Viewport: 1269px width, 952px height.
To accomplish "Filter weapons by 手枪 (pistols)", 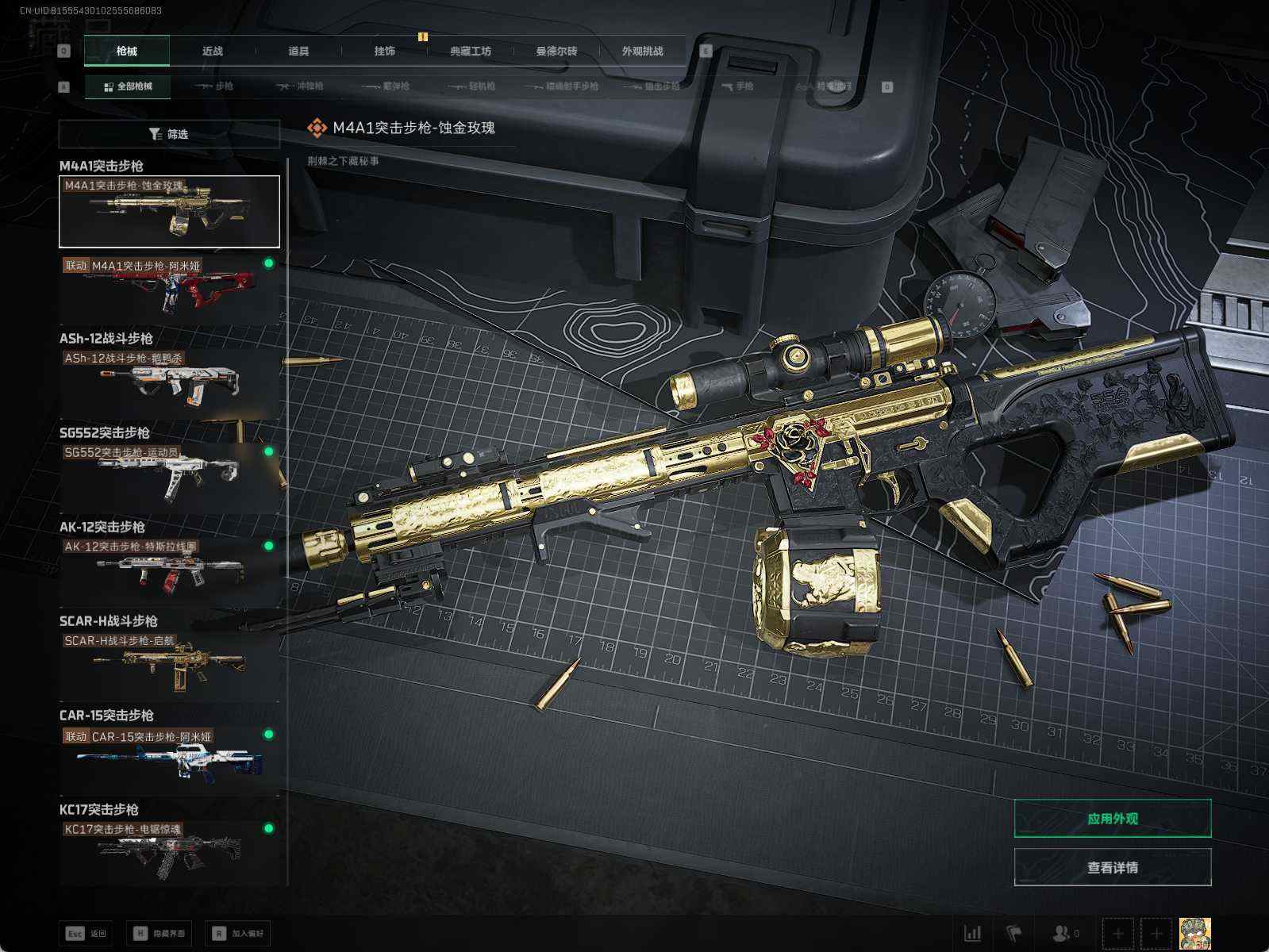I will click(x=738, y=86).
